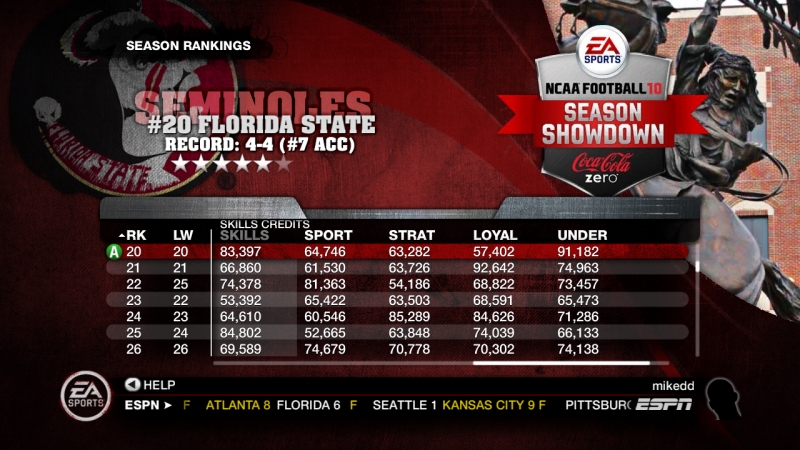Pick the rank 23 row
The height and width of the screenshot is (450, 800).
pos(400,299)
